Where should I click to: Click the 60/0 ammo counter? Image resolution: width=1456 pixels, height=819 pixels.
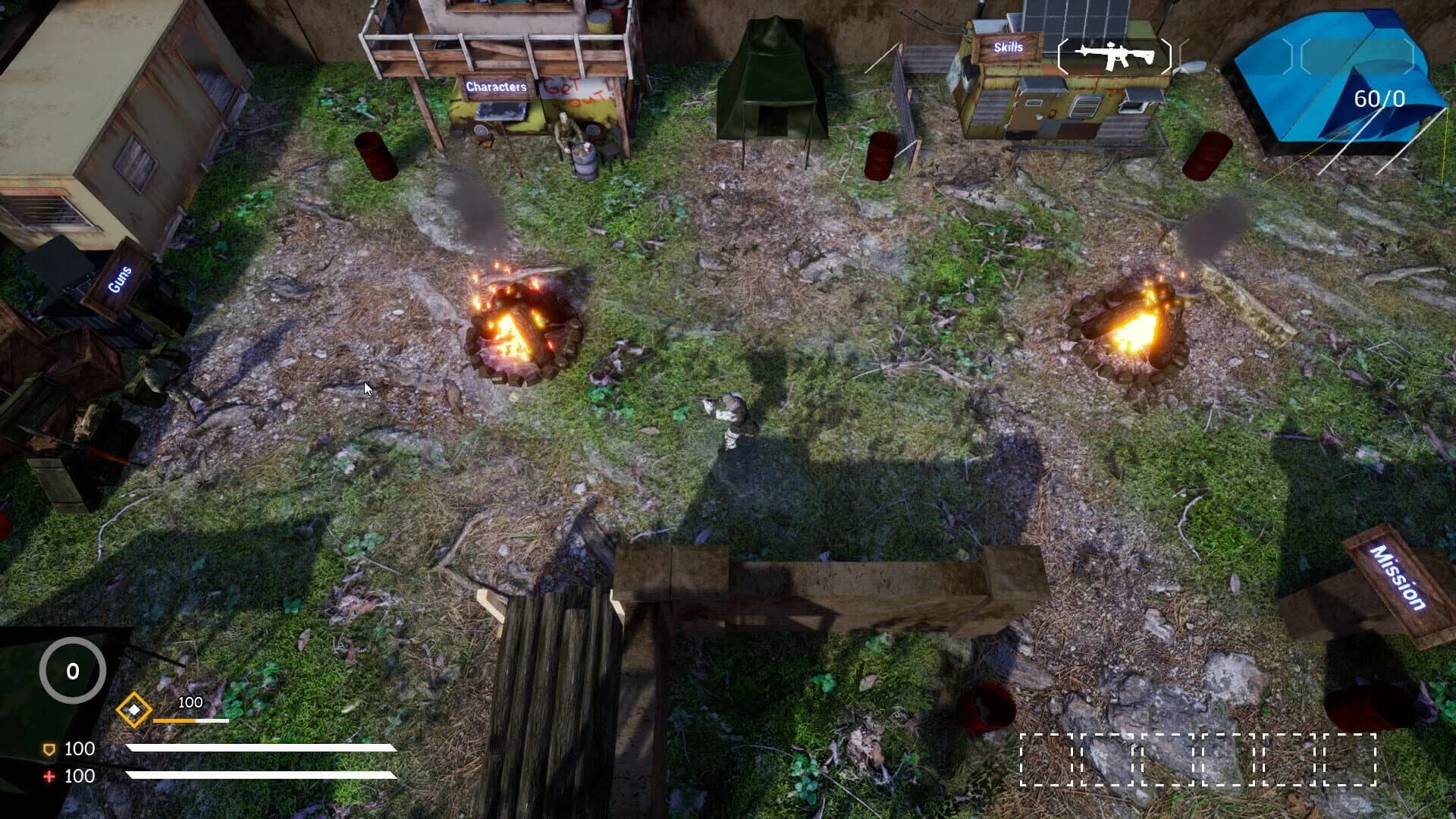click(x=1377, y=97)
